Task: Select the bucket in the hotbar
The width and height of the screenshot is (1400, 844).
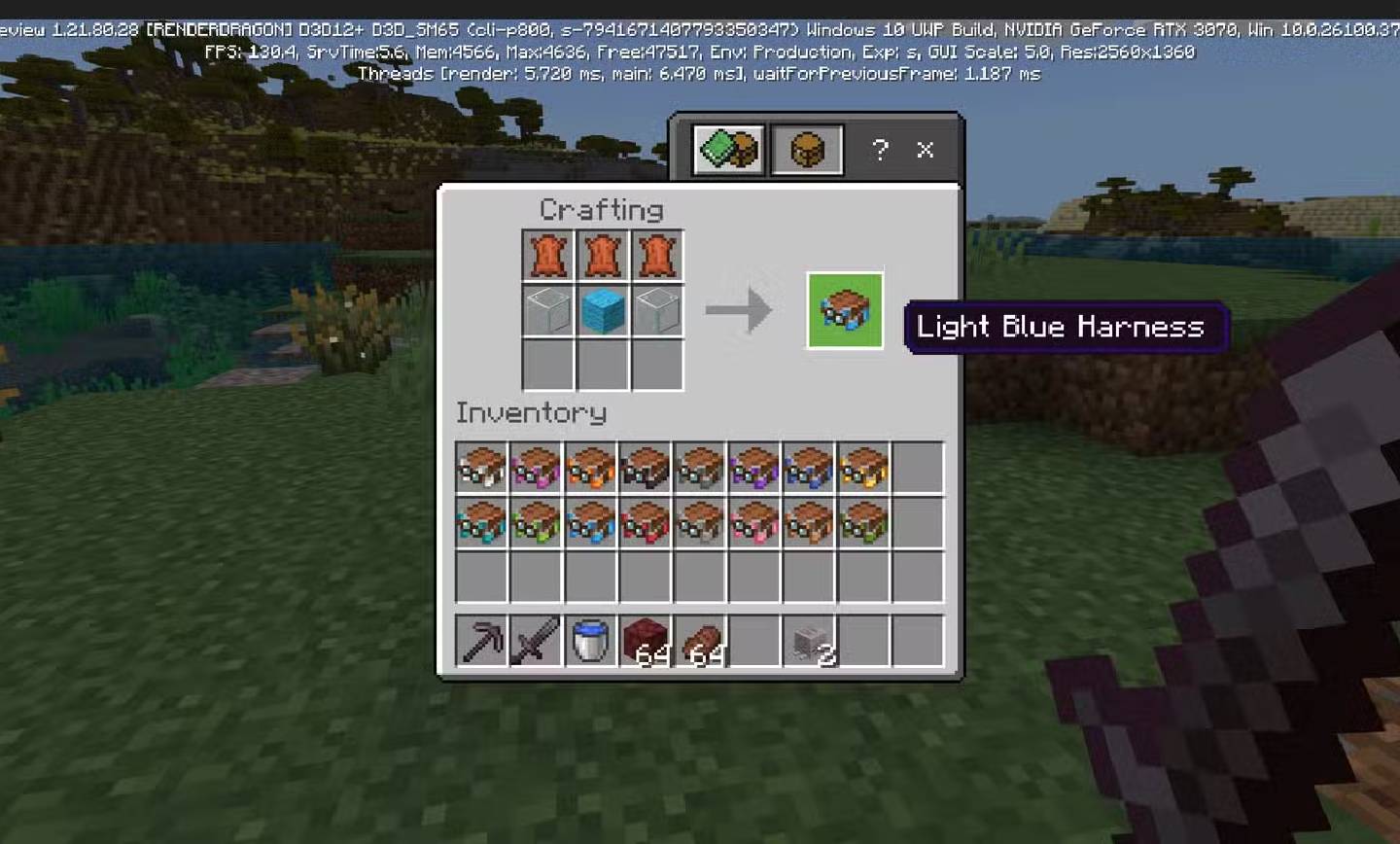Action: pos(591,641)
